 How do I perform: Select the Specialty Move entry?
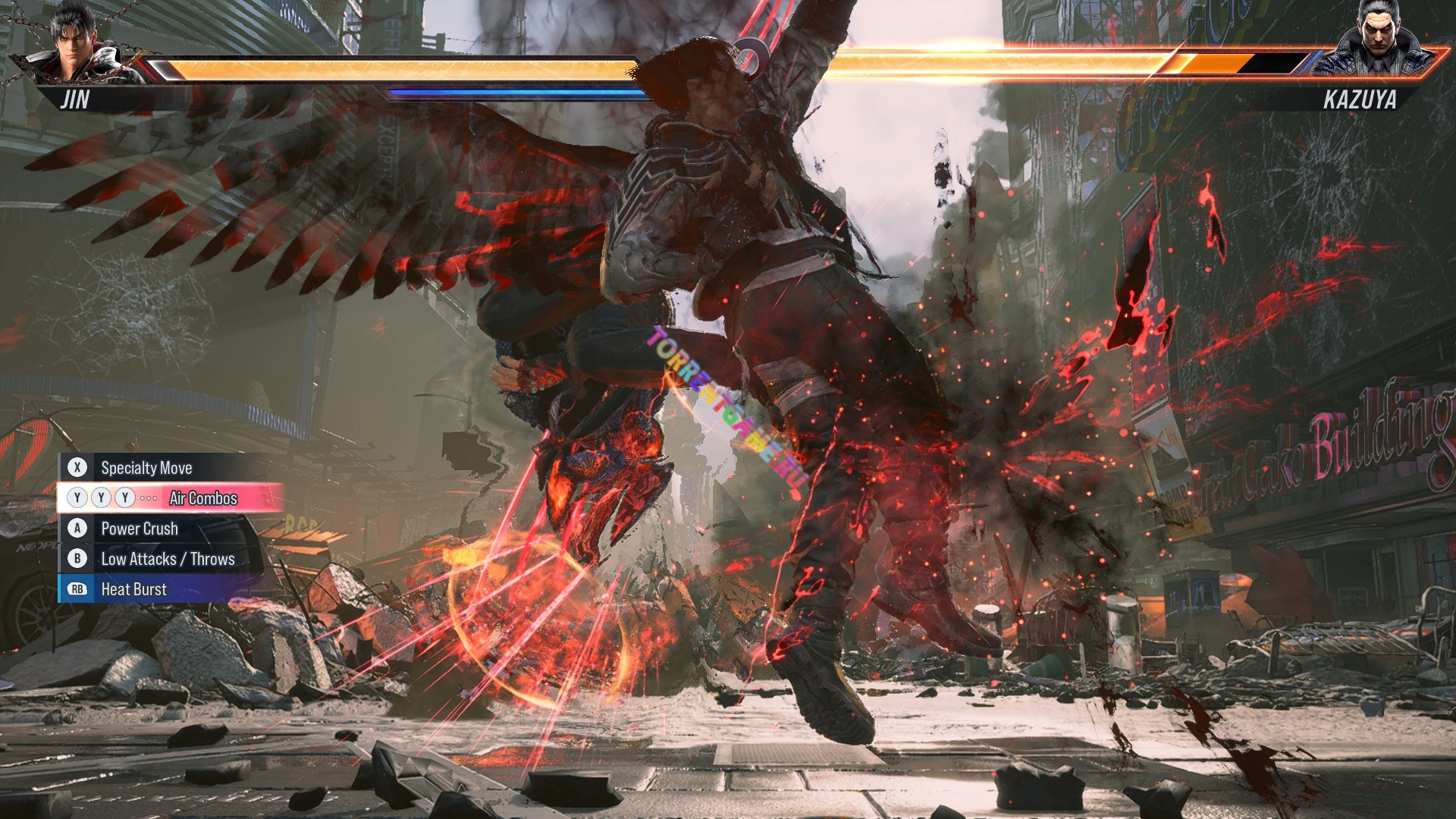[x=146, y=468]
